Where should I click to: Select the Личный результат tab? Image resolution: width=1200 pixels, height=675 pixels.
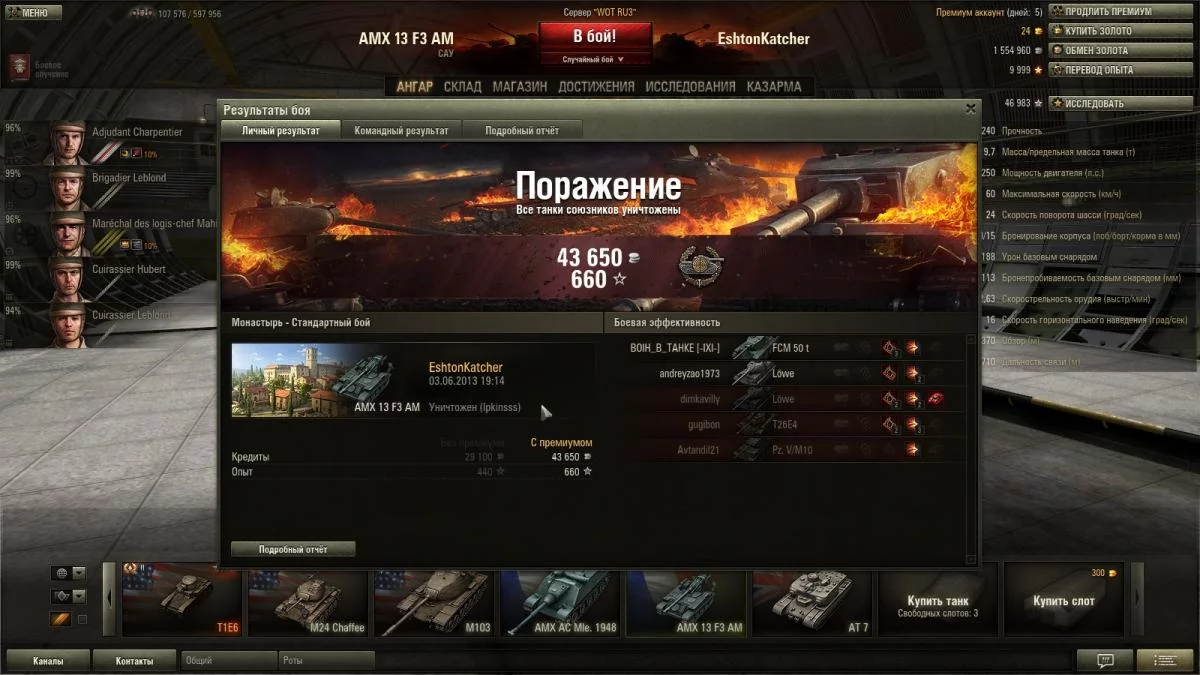coord(281,131)
